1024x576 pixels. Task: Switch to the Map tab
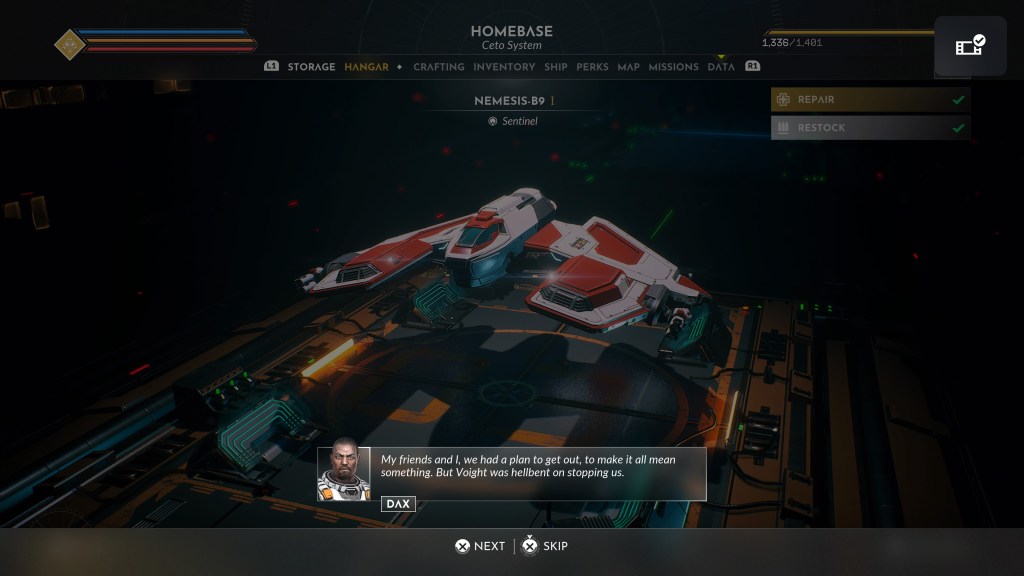click(628, 67)
